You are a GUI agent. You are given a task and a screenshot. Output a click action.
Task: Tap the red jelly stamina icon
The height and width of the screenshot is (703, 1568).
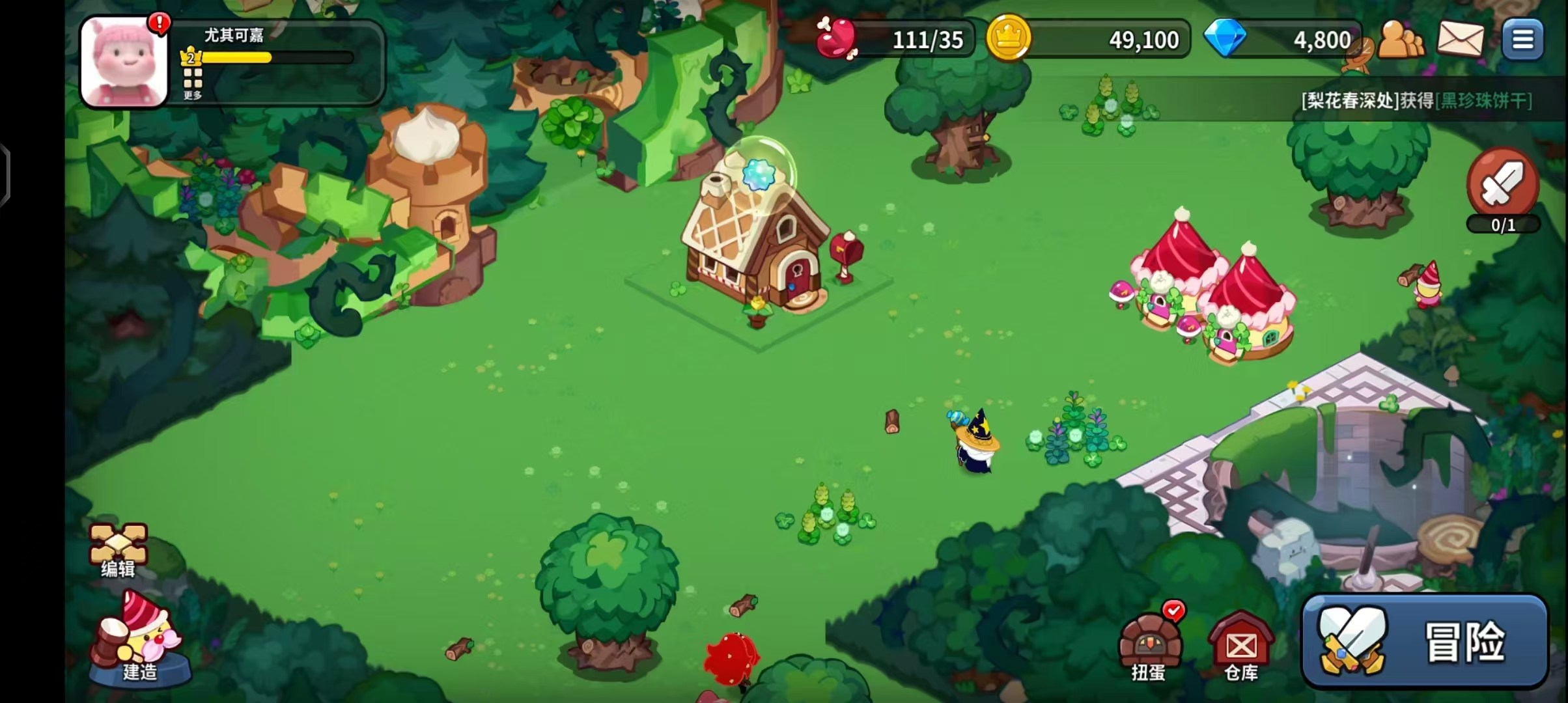coord(837,38)
